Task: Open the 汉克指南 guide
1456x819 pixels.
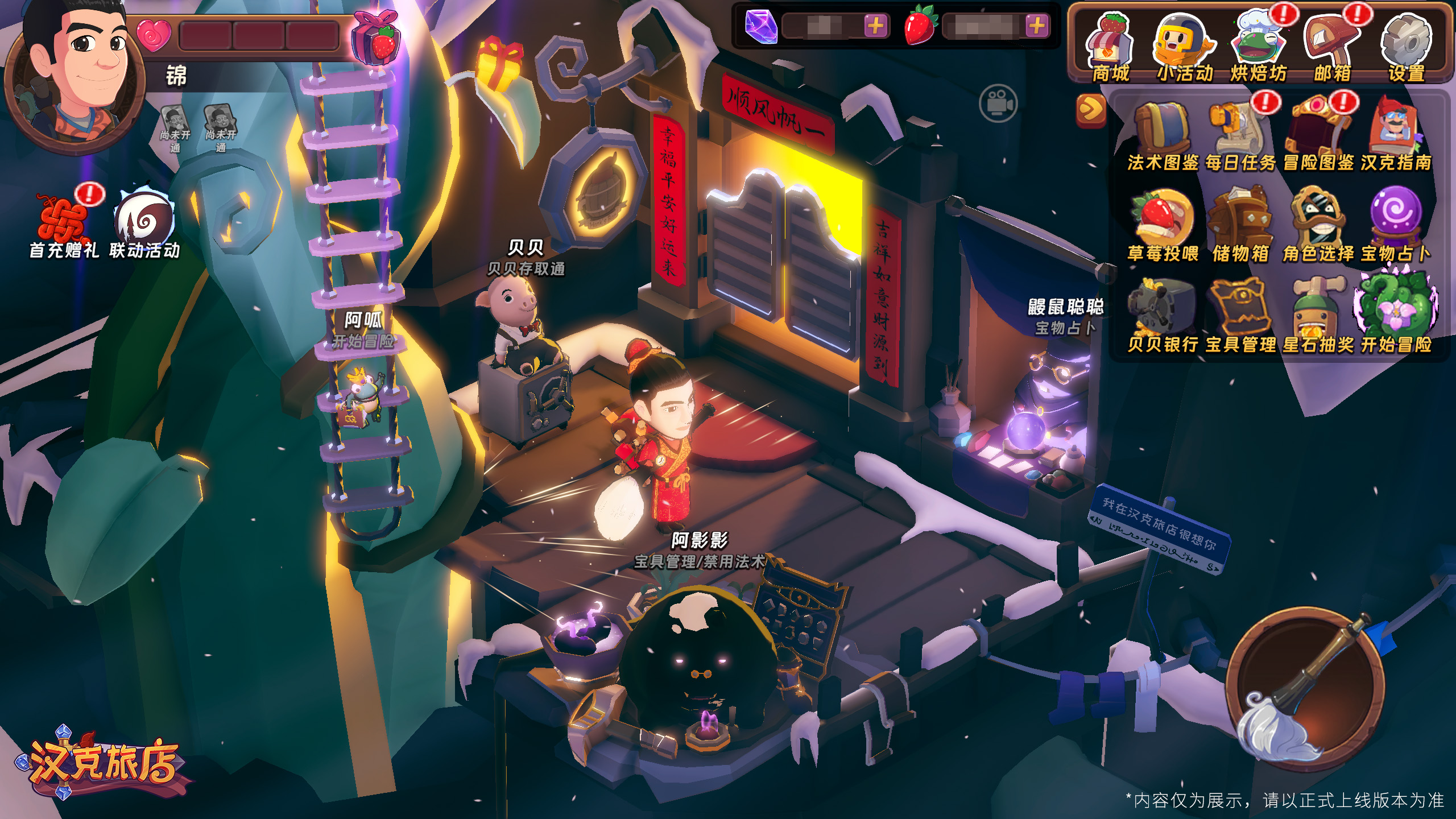Action: [x=1396, y=136]
